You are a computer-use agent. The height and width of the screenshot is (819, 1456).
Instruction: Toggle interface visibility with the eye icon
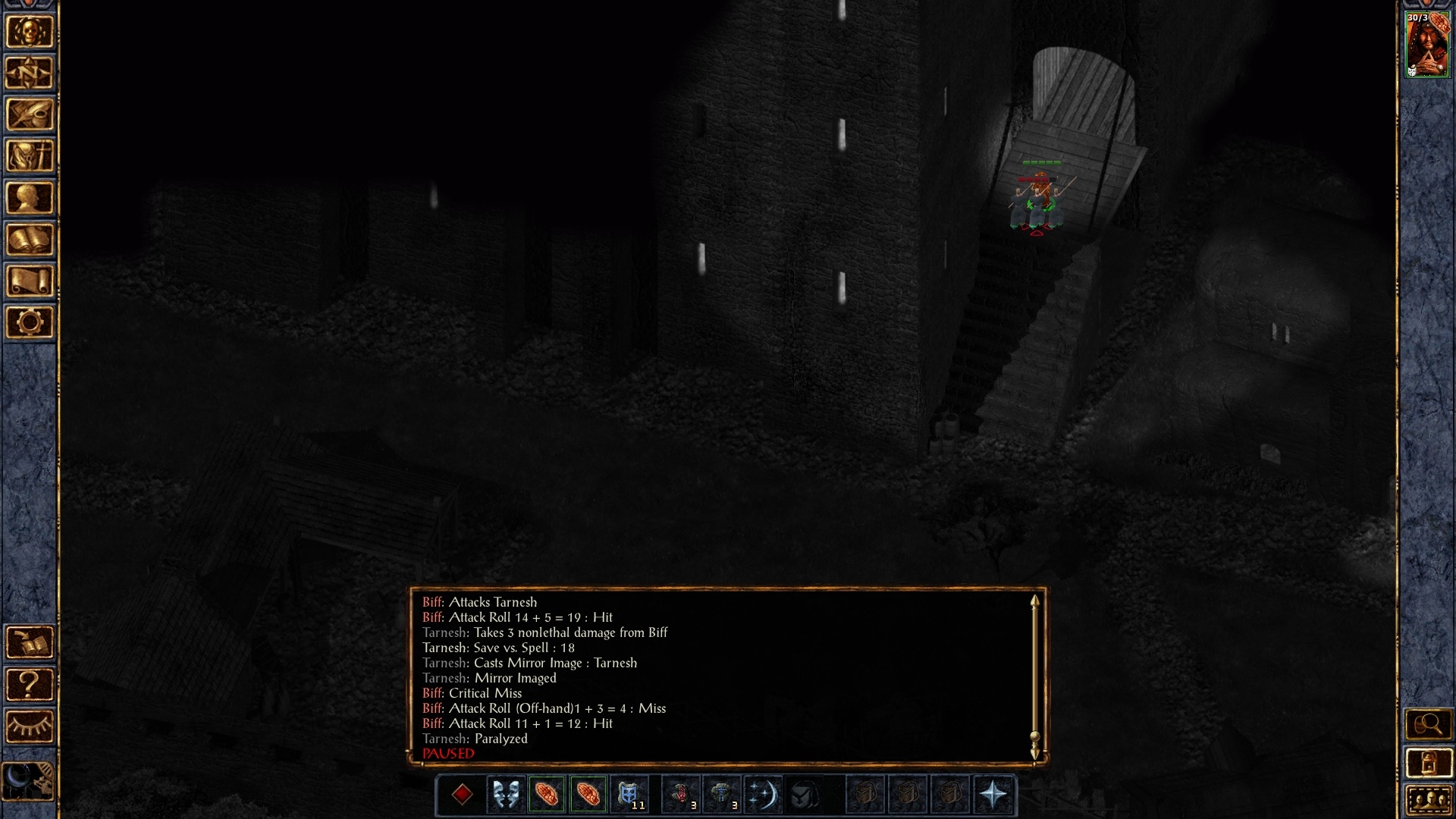click(x=30, y=726)
